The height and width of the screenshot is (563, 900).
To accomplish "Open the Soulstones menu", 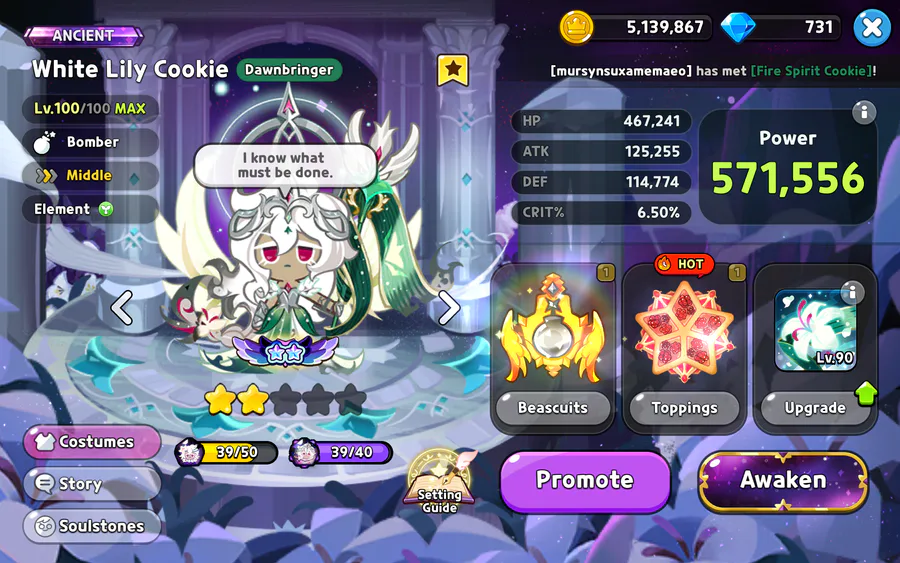I will point(92,526).
